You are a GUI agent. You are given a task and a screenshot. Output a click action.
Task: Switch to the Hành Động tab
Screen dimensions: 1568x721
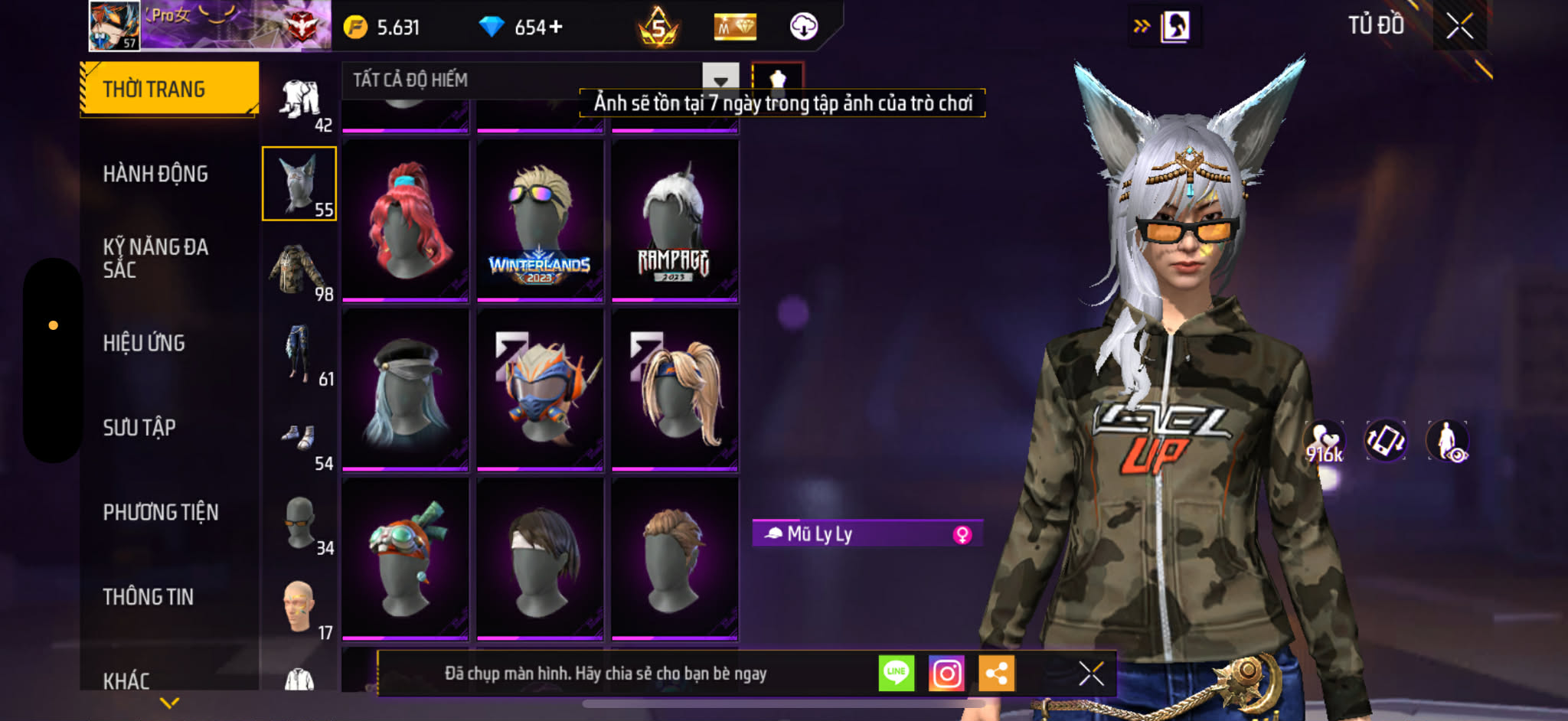coord(155,174)
